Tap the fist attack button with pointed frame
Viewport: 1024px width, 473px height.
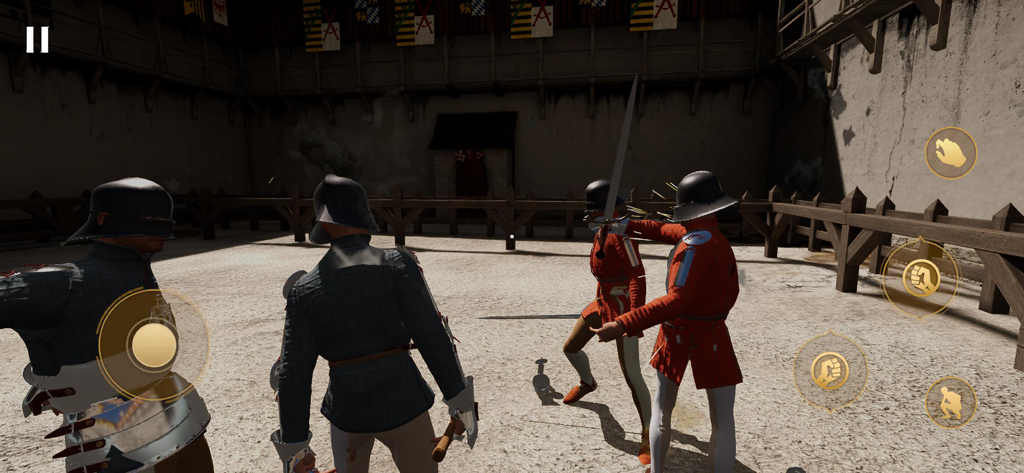(920, 278)
